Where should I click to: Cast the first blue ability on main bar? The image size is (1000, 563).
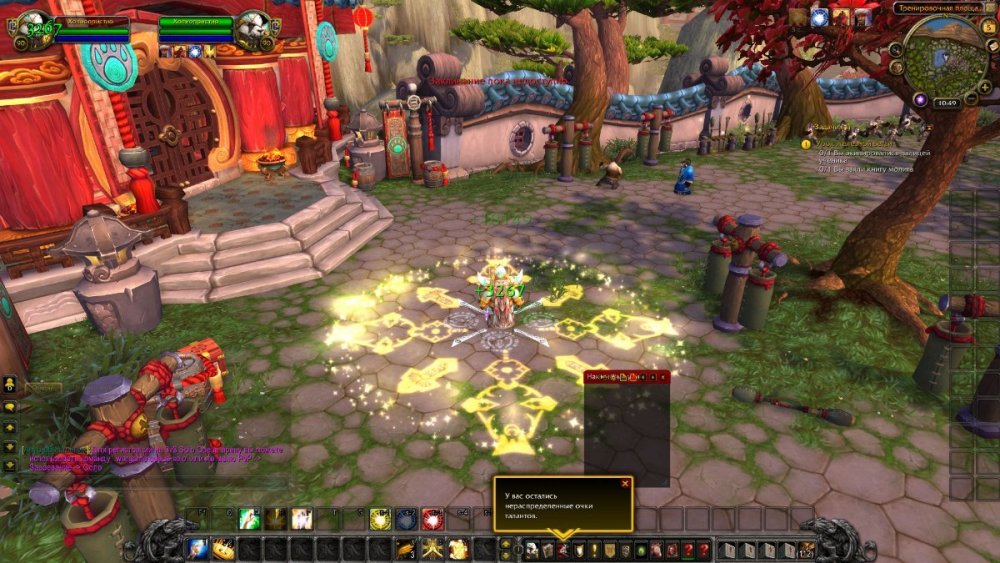(198, 549)
